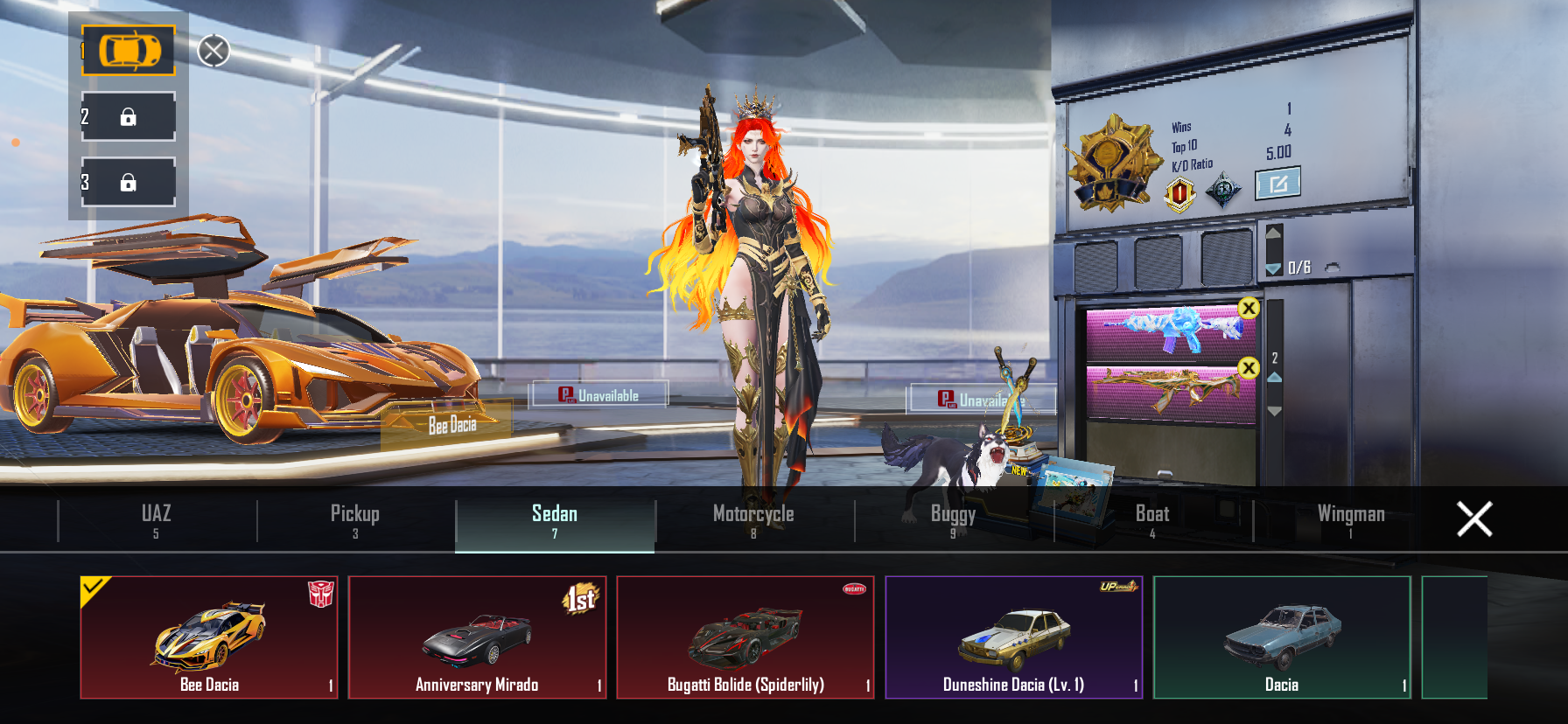1568x724 pixels.
Task: Switch to the Buggy tab
Action: point(953,519)
